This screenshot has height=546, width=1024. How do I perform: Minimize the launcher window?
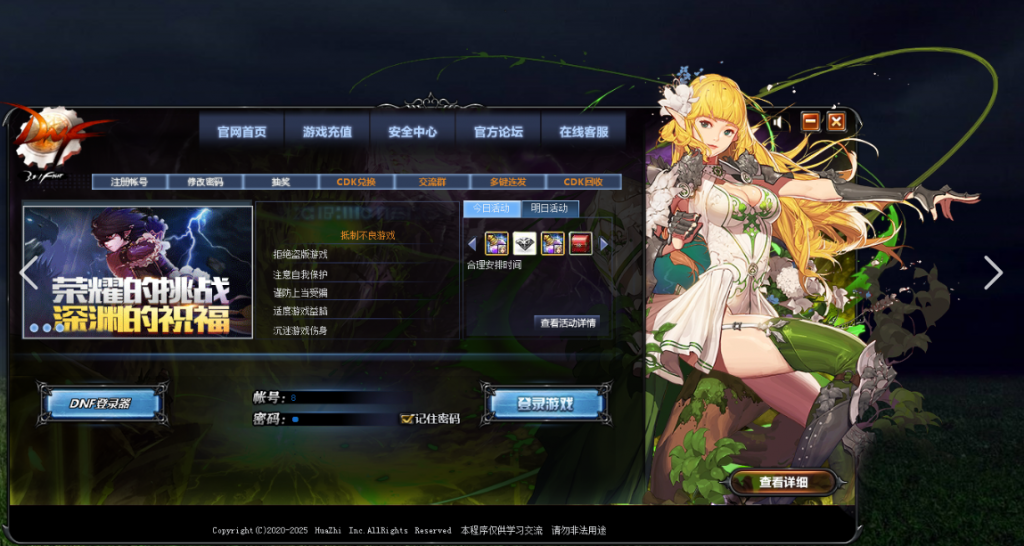810,121
